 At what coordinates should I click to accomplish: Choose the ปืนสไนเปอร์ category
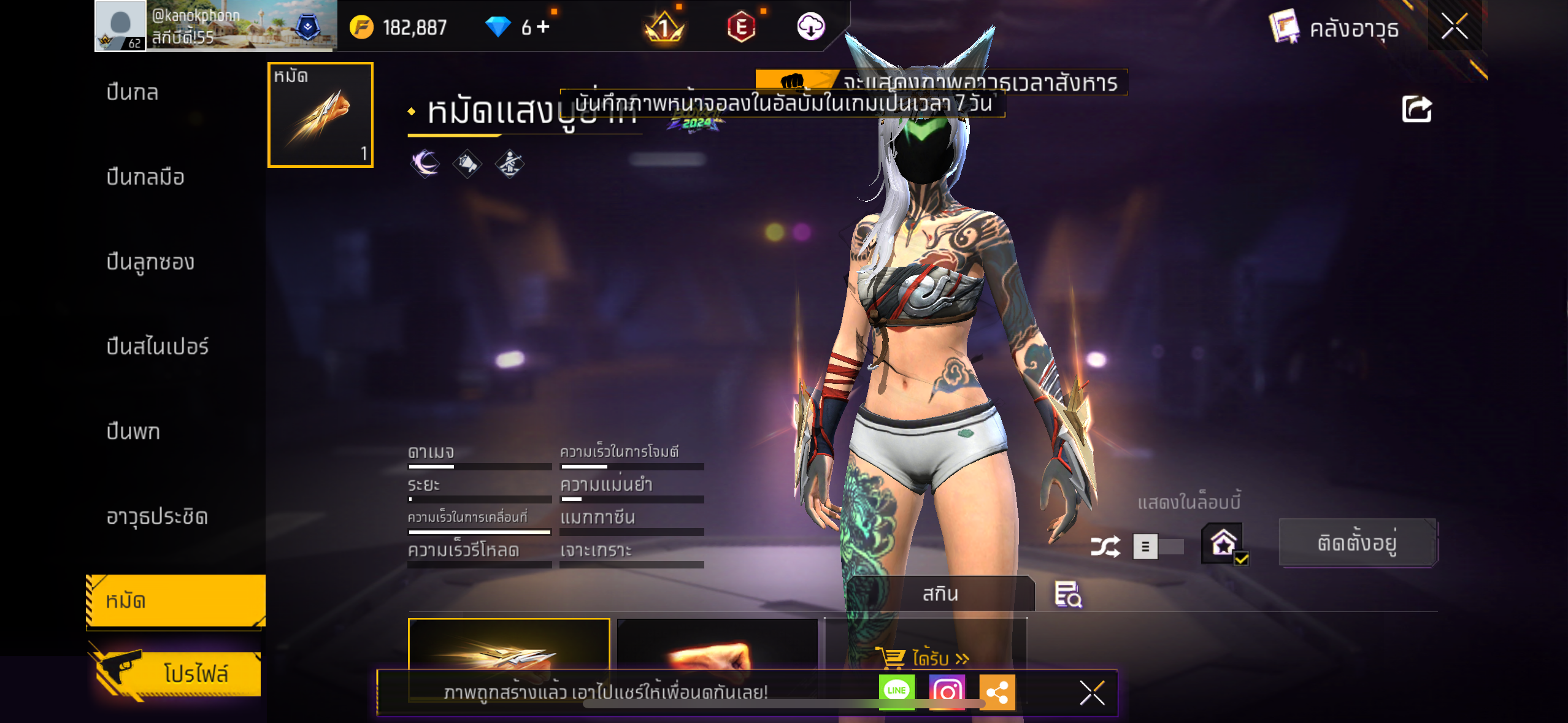158,346
